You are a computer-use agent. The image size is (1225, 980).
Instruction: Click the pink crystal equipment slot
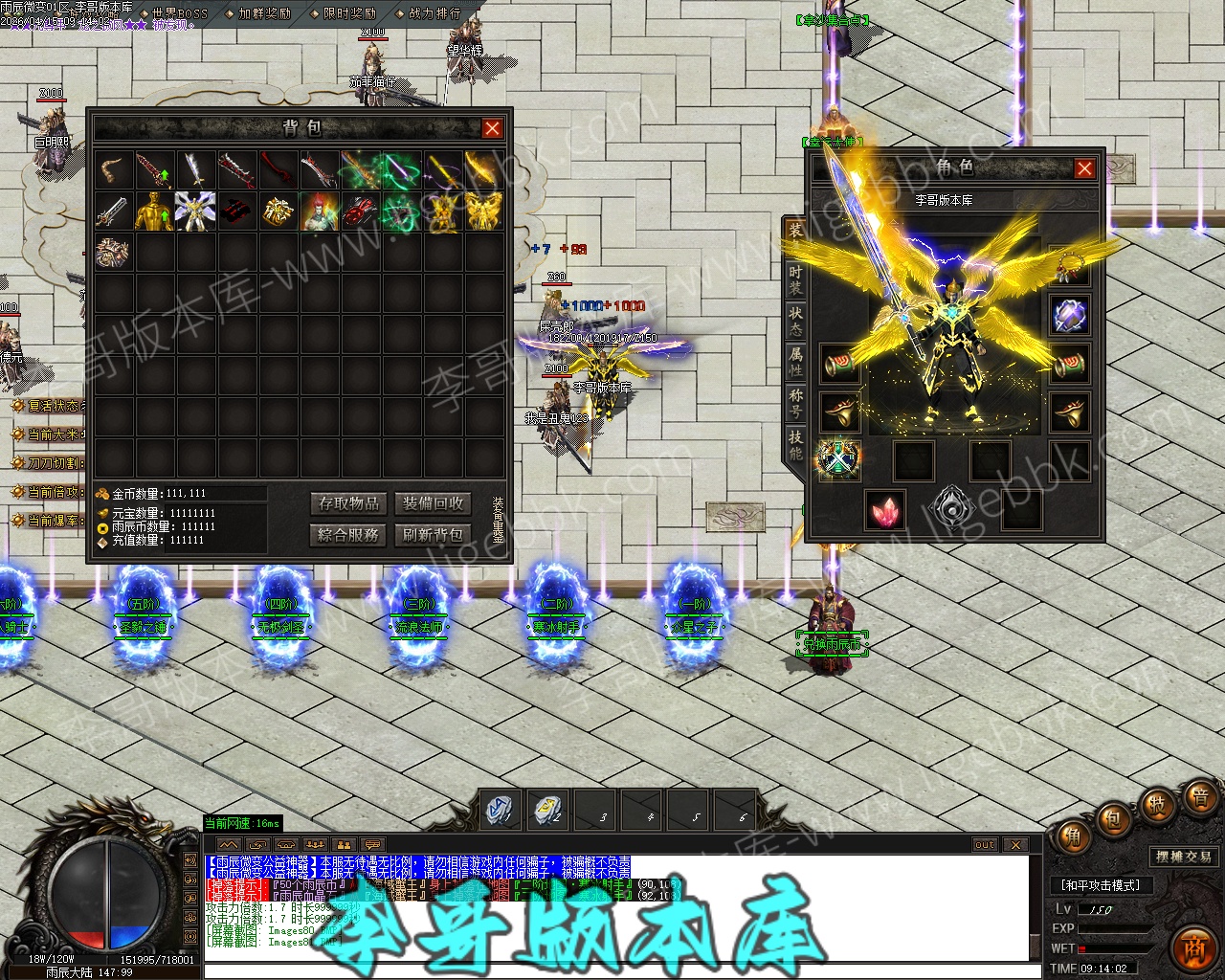point(885,509)
